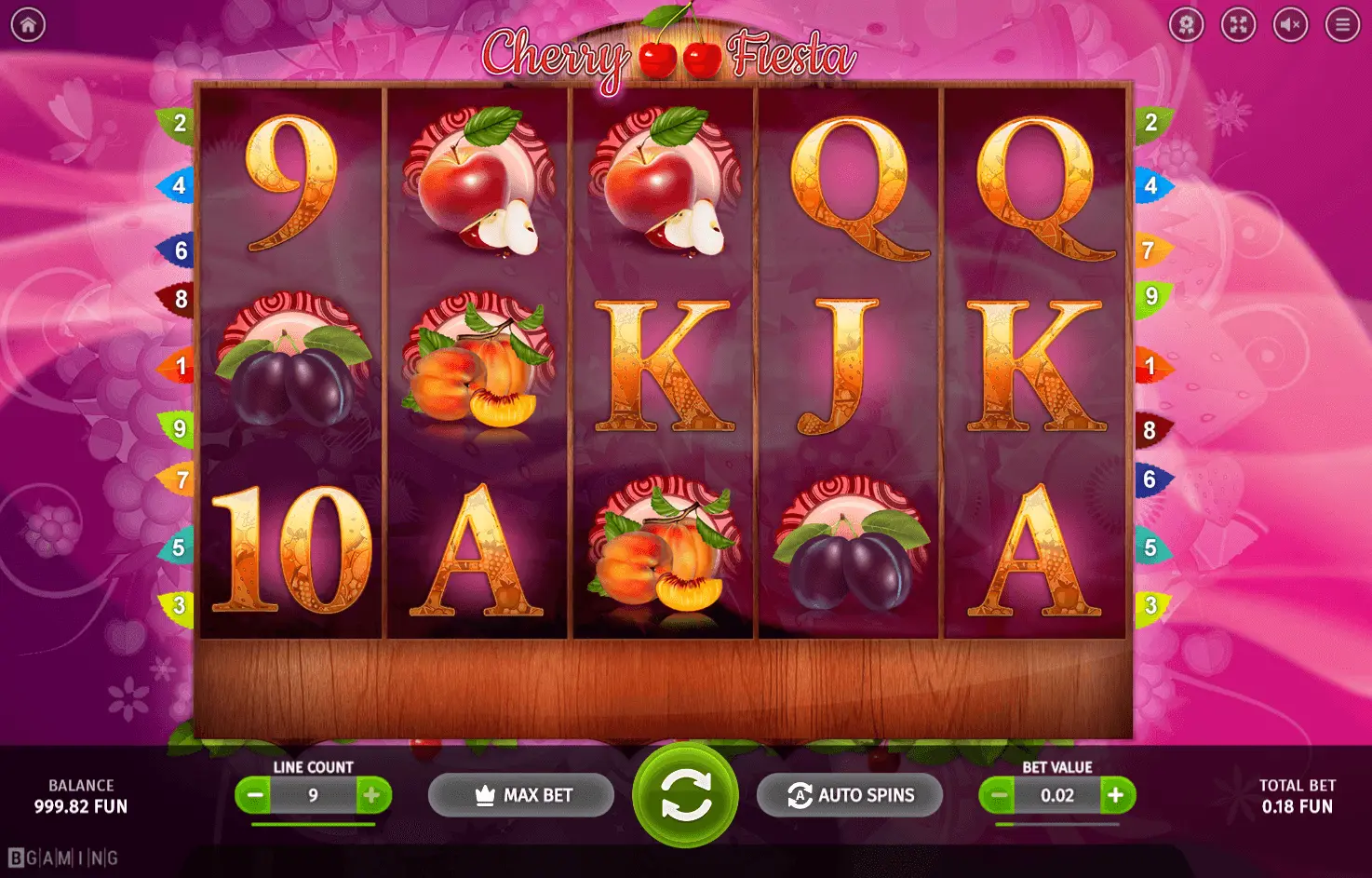Toggle fullscreen mode
Screen dimensions: 1372x878
click(1239, 25)
